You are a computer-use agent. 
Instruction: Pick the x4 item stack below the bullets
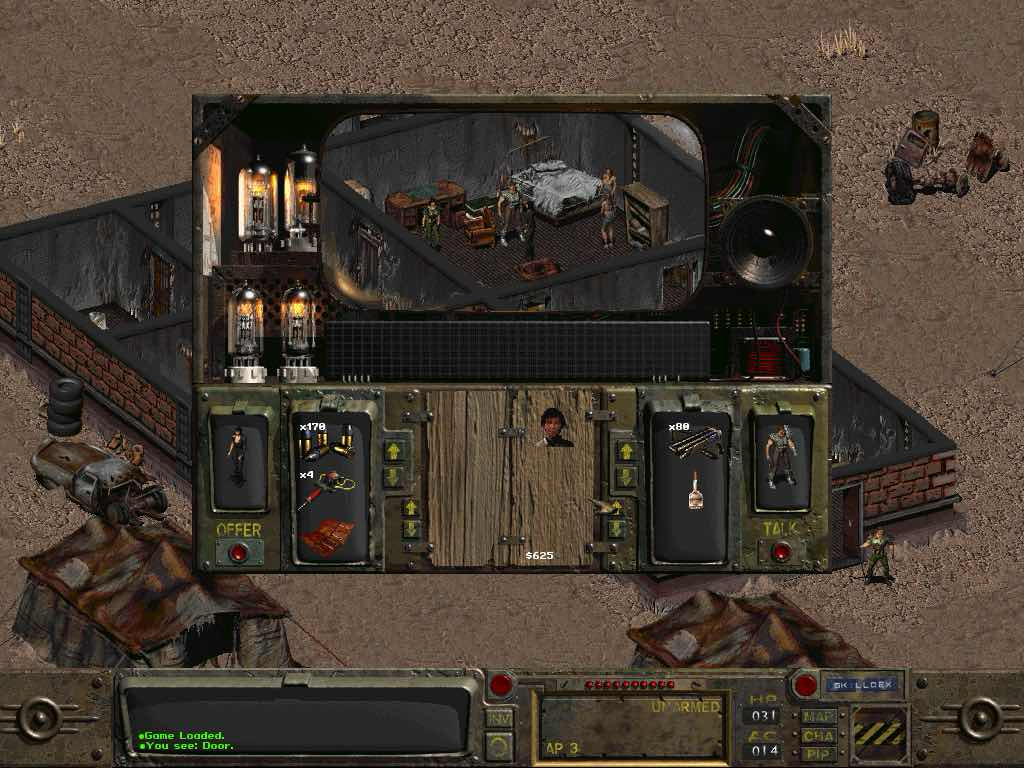pyautogui.click(x=325, y=489)
